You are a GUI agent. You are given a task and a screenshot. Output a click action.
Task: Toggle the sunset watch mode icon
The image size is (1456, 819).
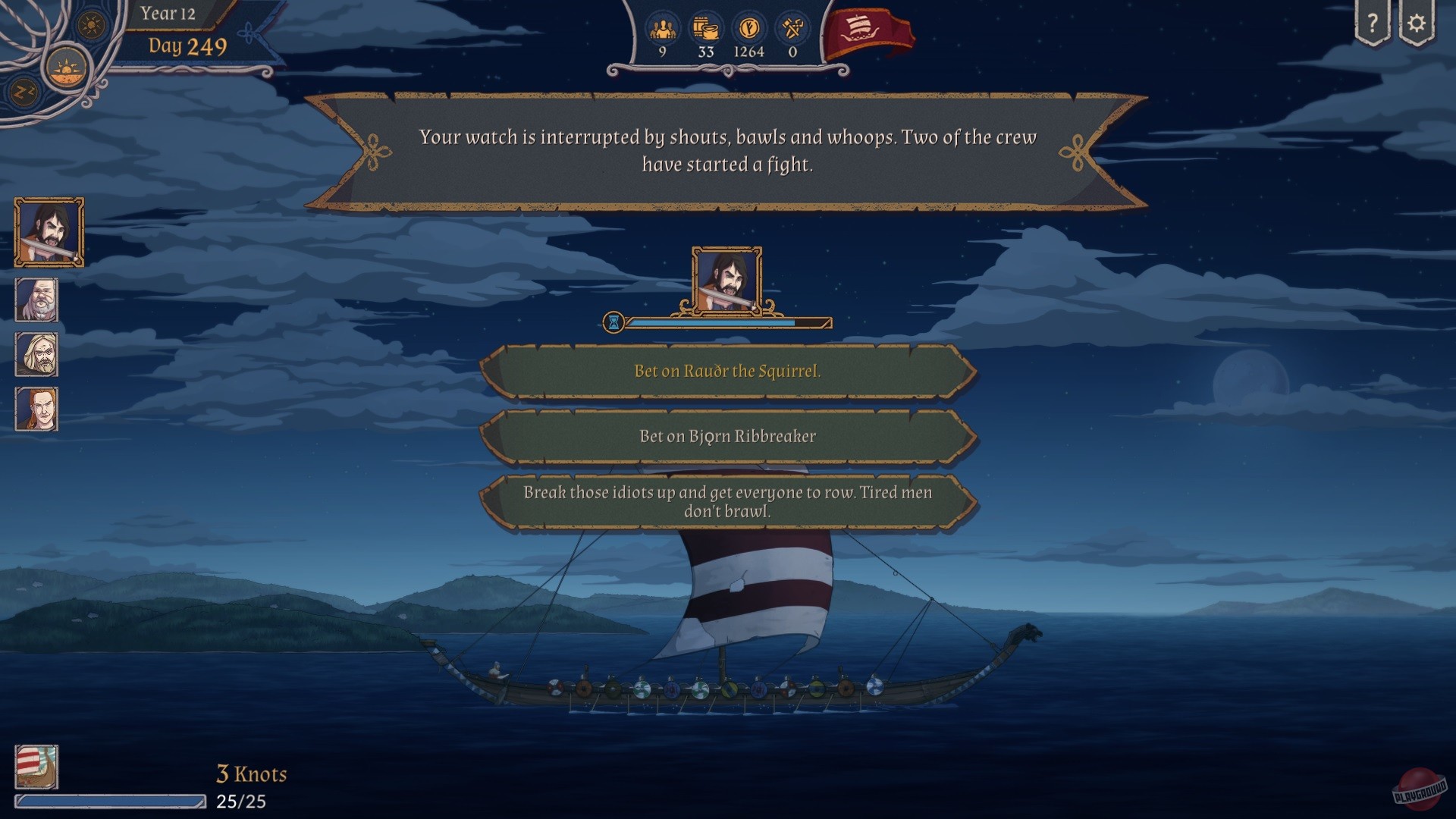67,68
